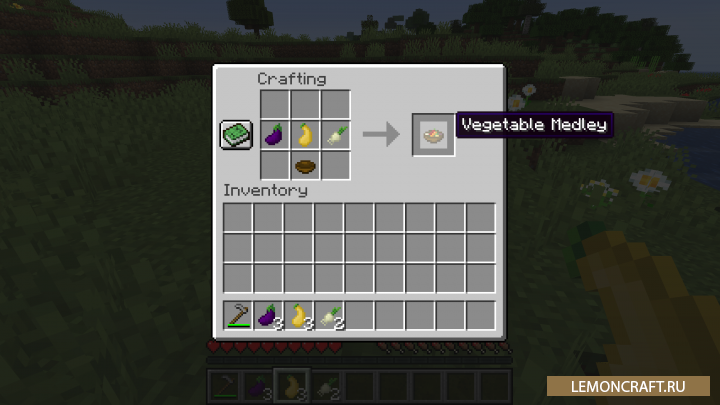The height and width of the screenshot is (405, 720).
Task: Click the wooden bowl in the crafting grid
Action: tap(305, 165)
